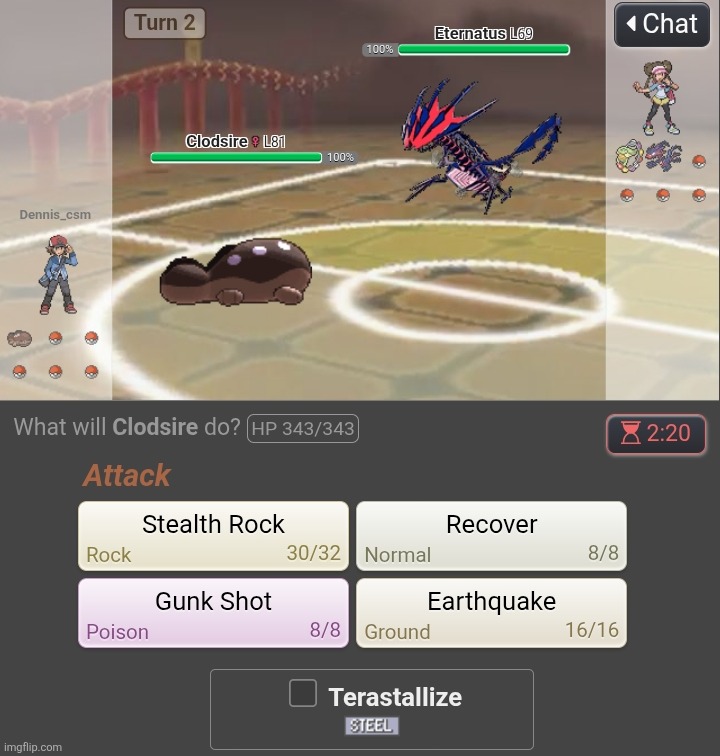Image resolution: width=720 pixels, height=756 pixels.
Task: Select the Earthquake move
Action: (491, 612)
